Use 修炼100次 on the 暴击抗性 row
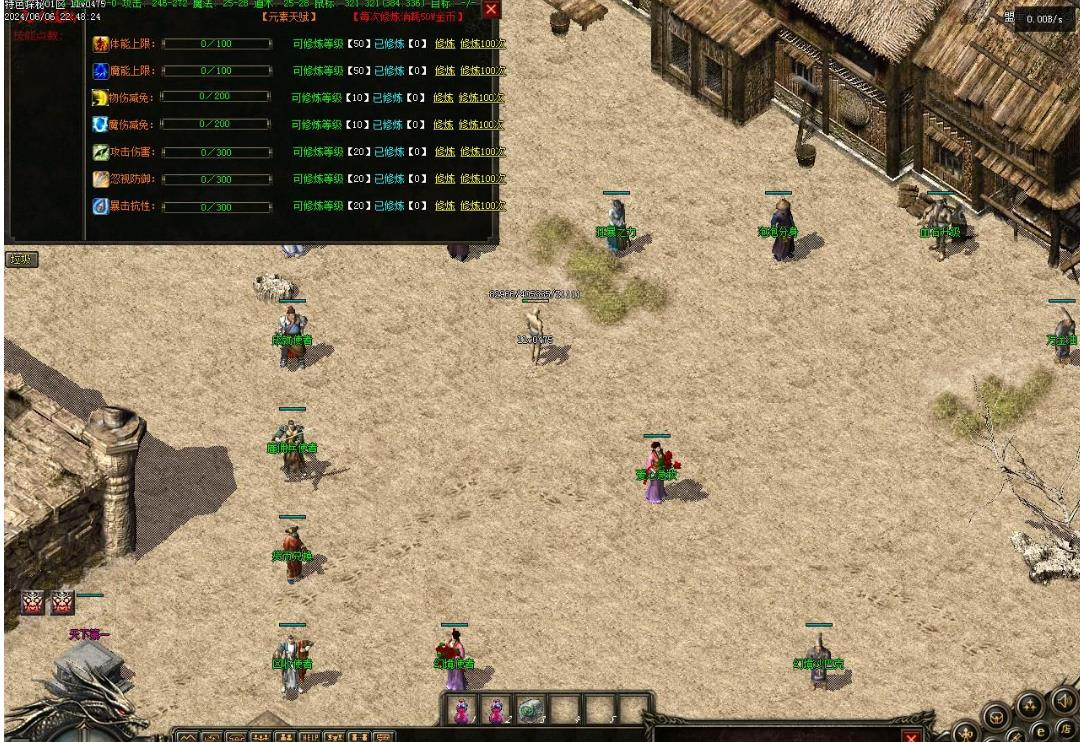1080x742 pixels. 483,206
